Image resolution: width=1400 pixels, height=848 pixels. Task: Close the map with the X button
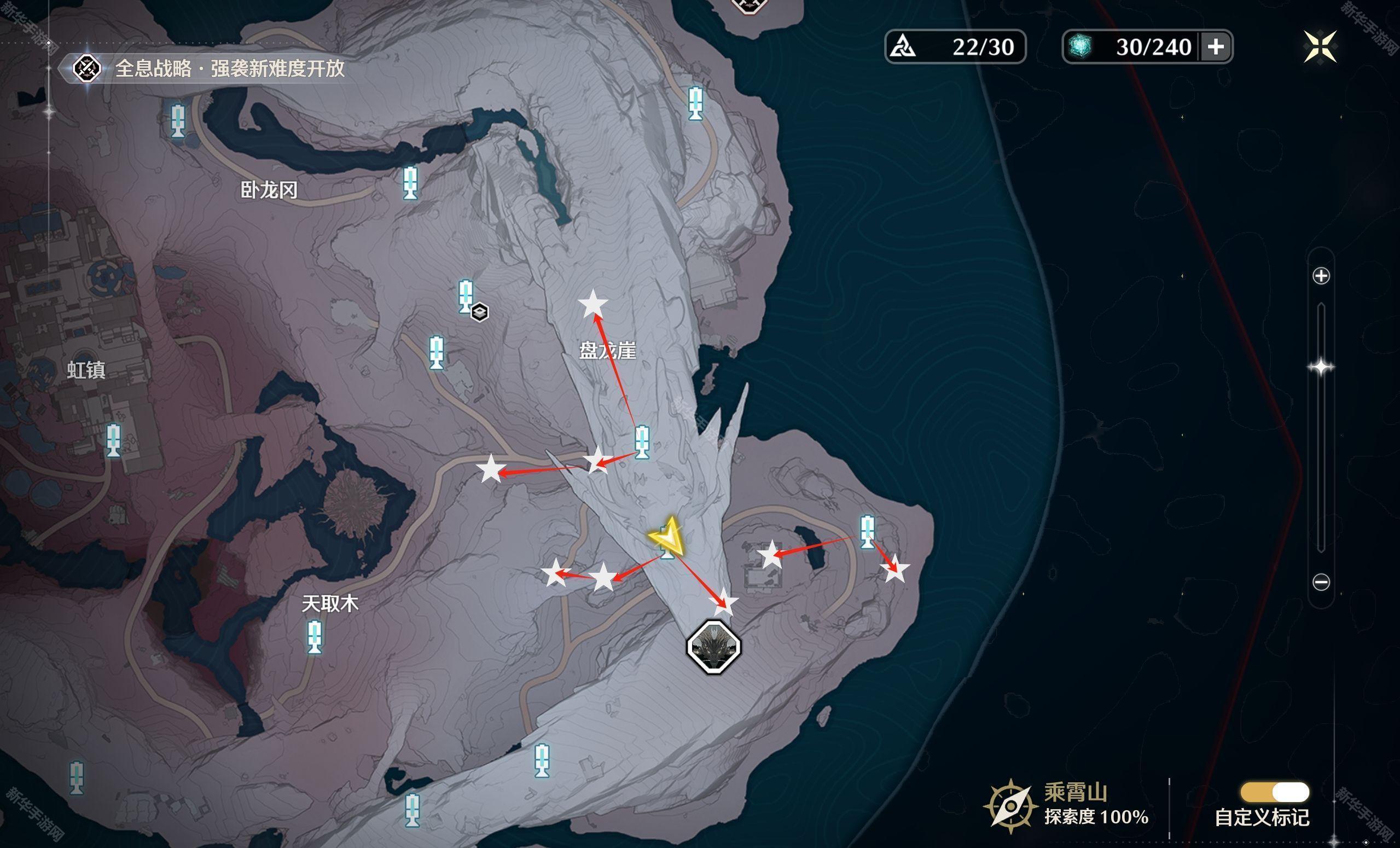pos(1321,46)
